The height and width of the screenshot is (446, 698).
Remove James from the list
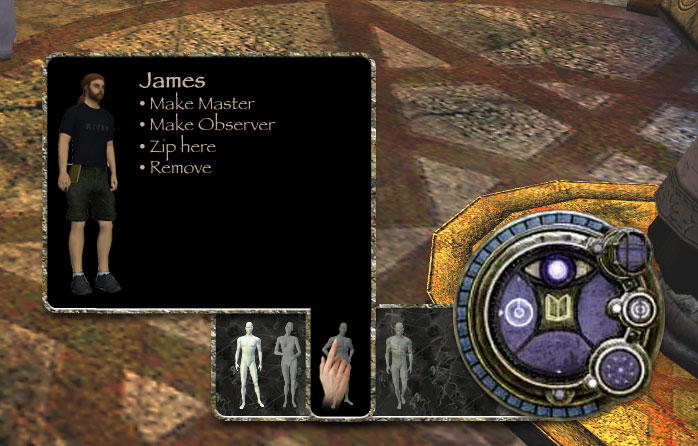[x=180, y=168]
